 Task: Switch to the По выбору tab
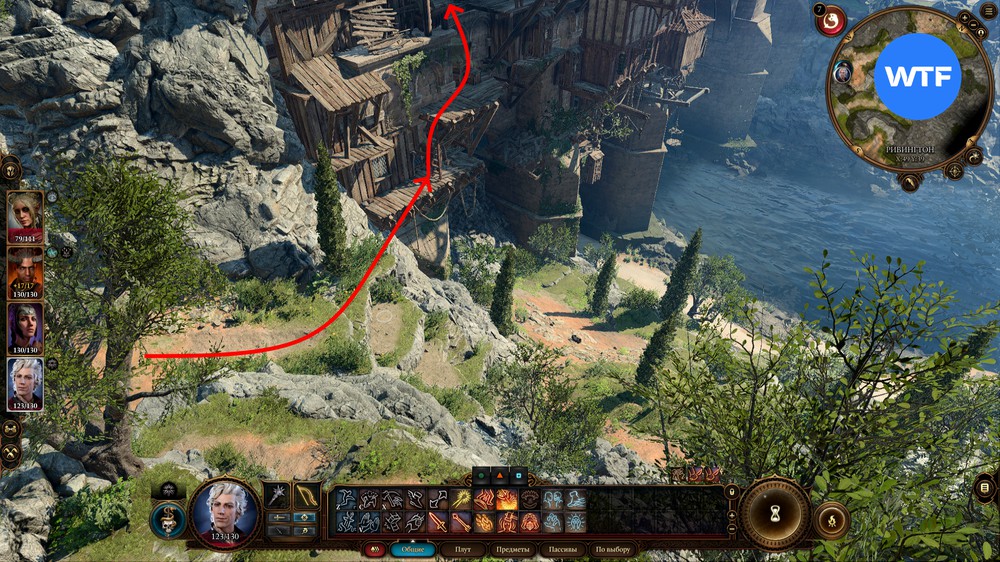[x=612, y=549]
